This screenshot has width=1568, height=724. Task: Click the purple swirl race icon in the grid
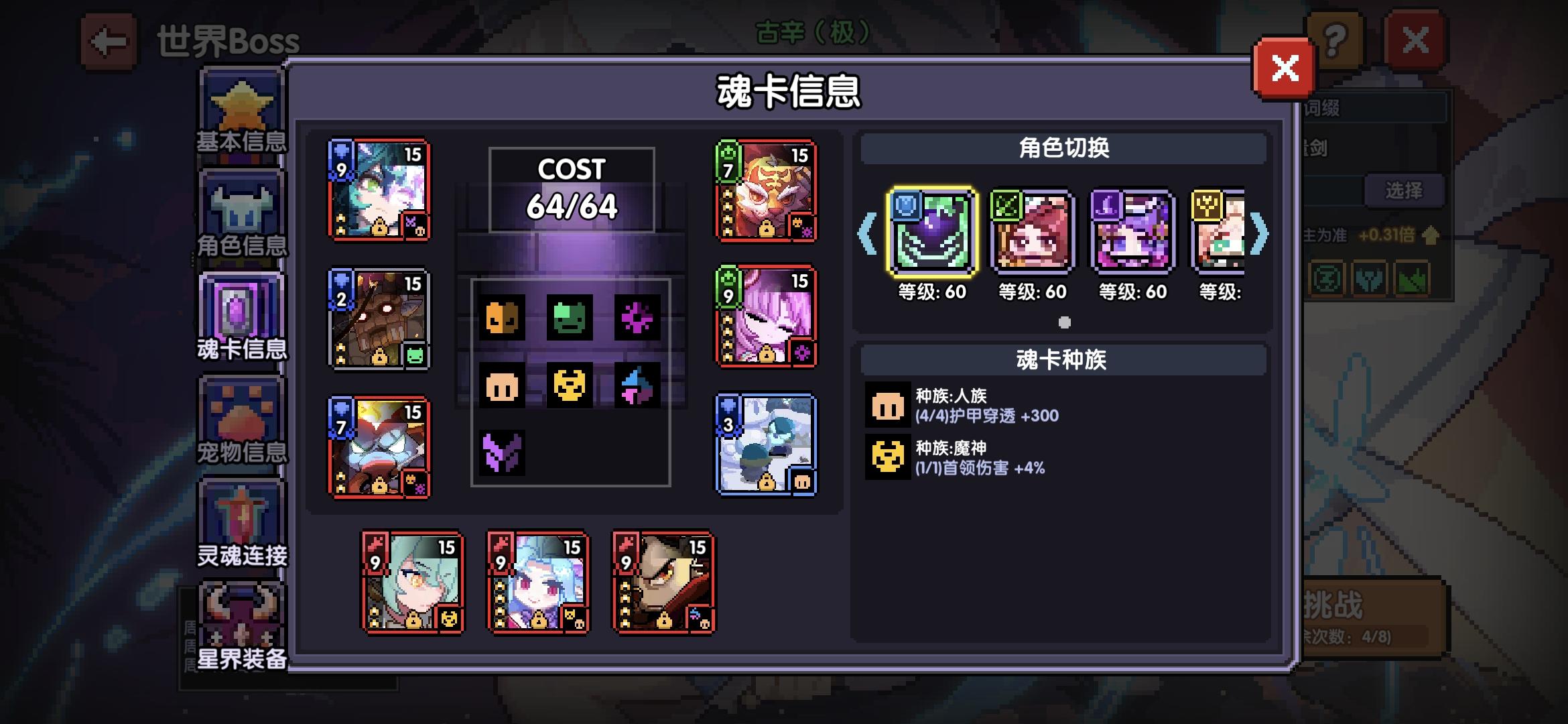pyautogui.click(x=637, y=316)
